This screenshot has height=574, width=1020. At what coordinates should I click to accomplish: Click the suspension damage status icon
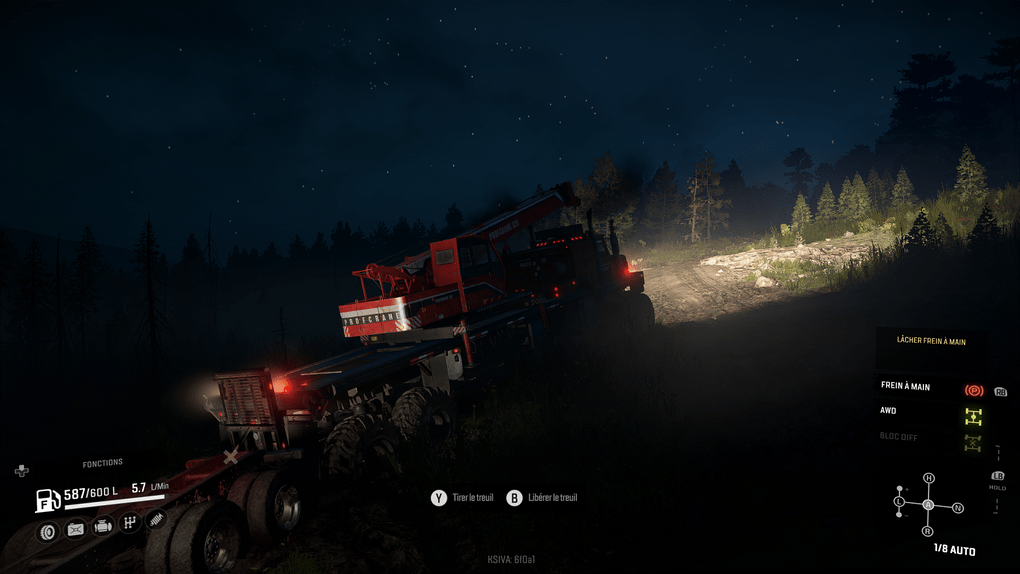coord(156,518)
